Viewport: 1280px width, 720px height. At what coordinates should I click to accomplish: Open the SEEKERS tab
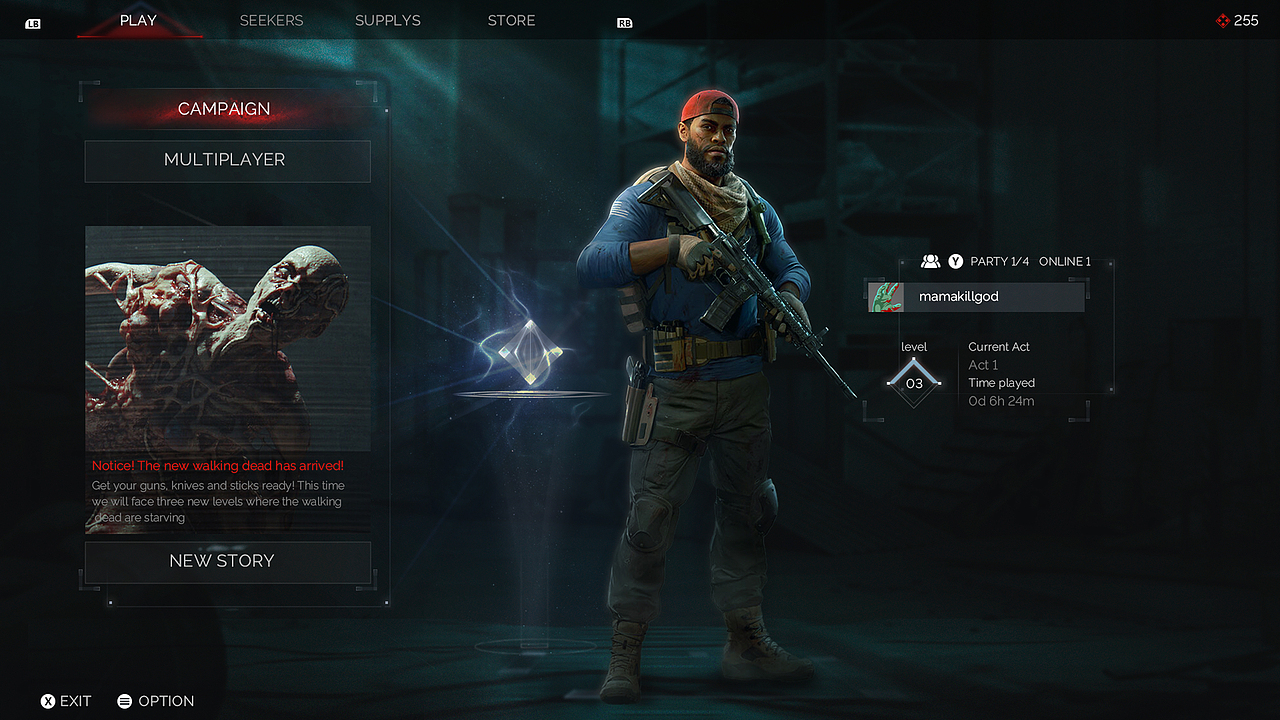point(271,20)
